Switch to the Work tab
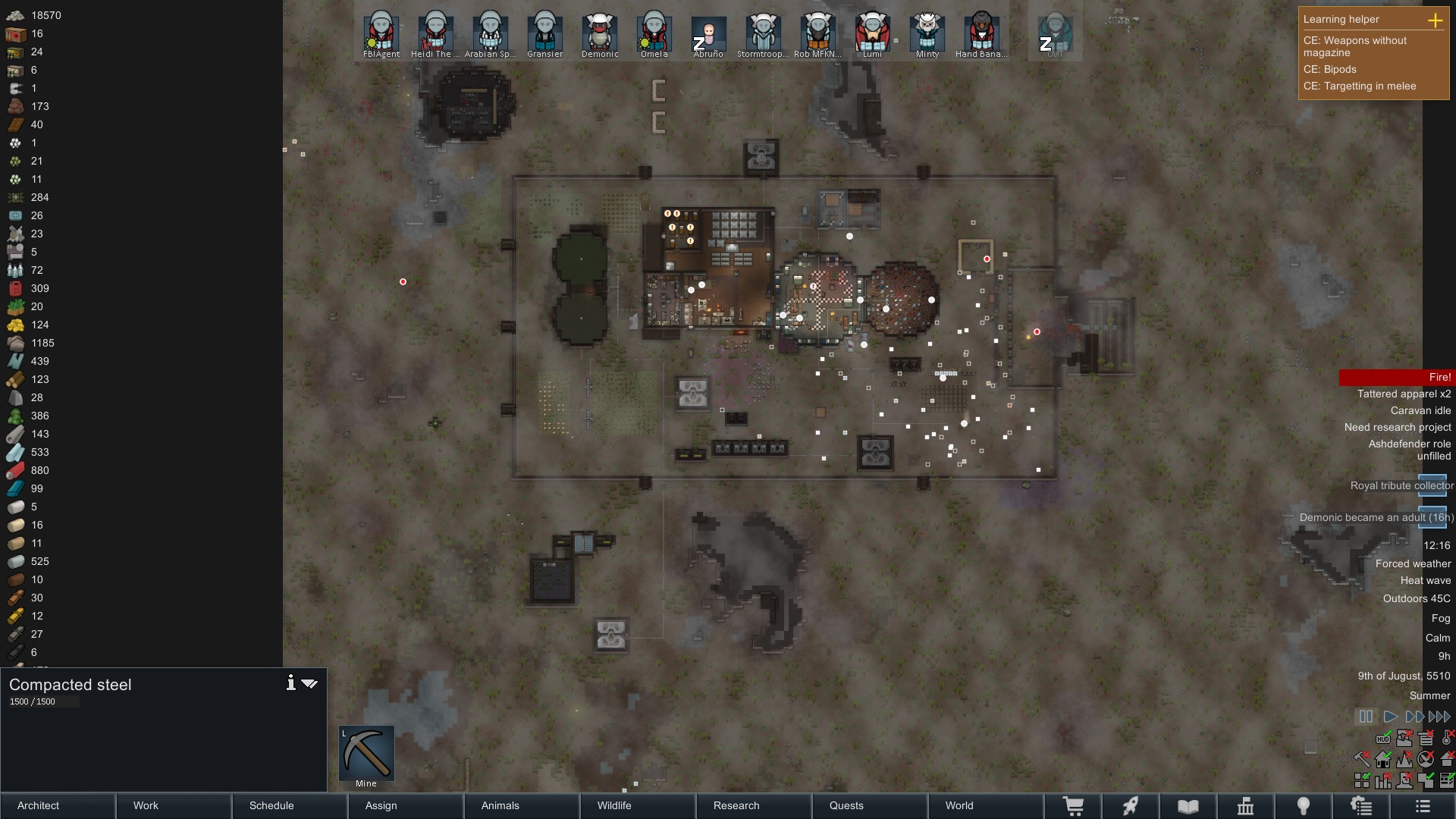 pos(174,805)
